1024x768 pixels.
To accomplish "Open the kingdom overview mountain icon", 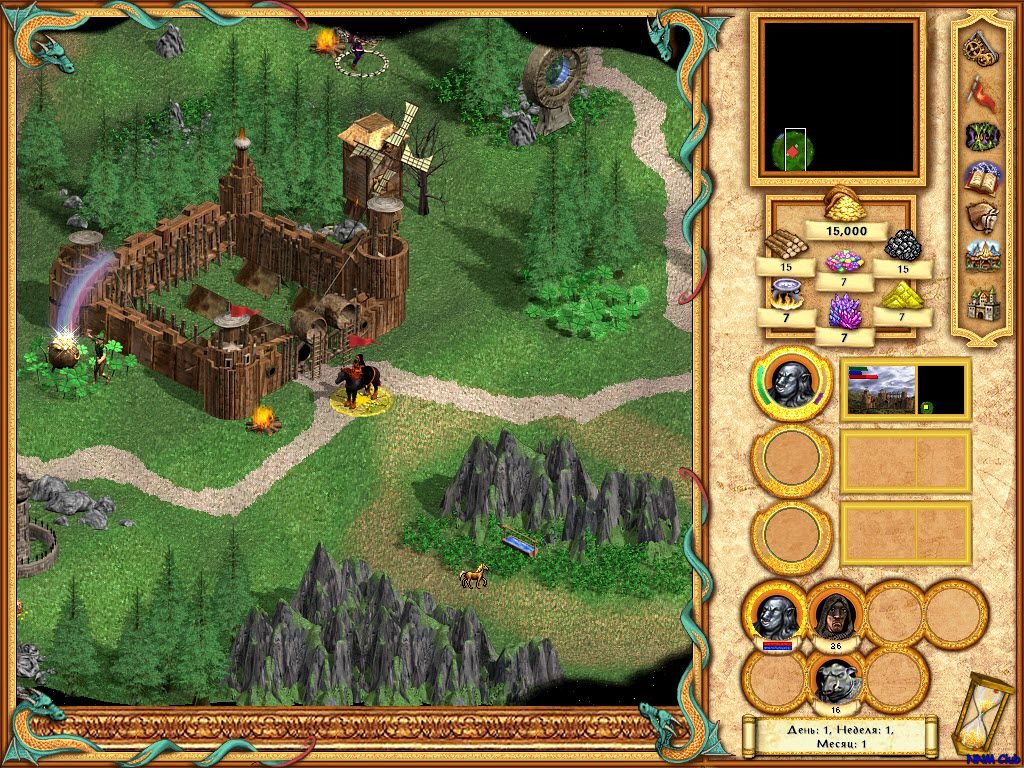I will [981, 257].
